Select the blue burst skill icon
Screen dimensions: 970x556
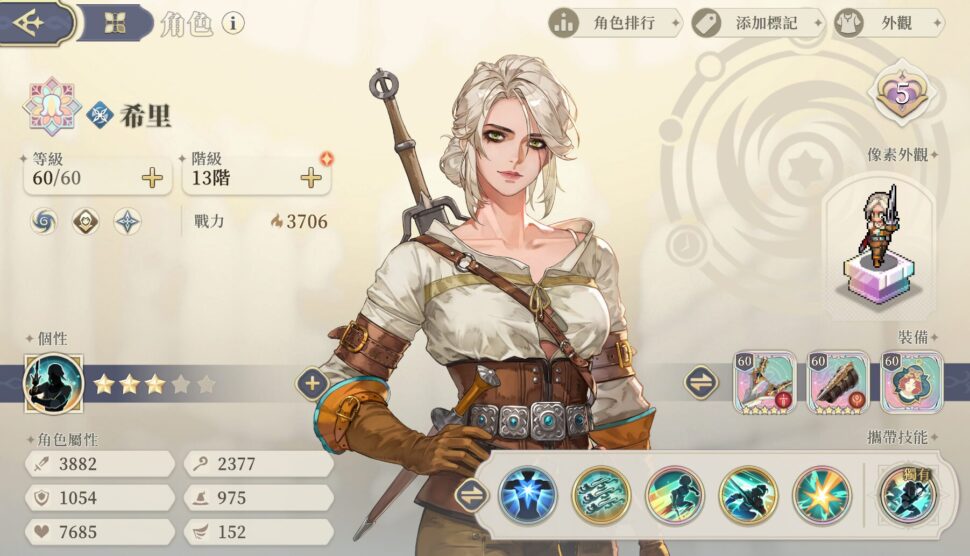point(527,495)
